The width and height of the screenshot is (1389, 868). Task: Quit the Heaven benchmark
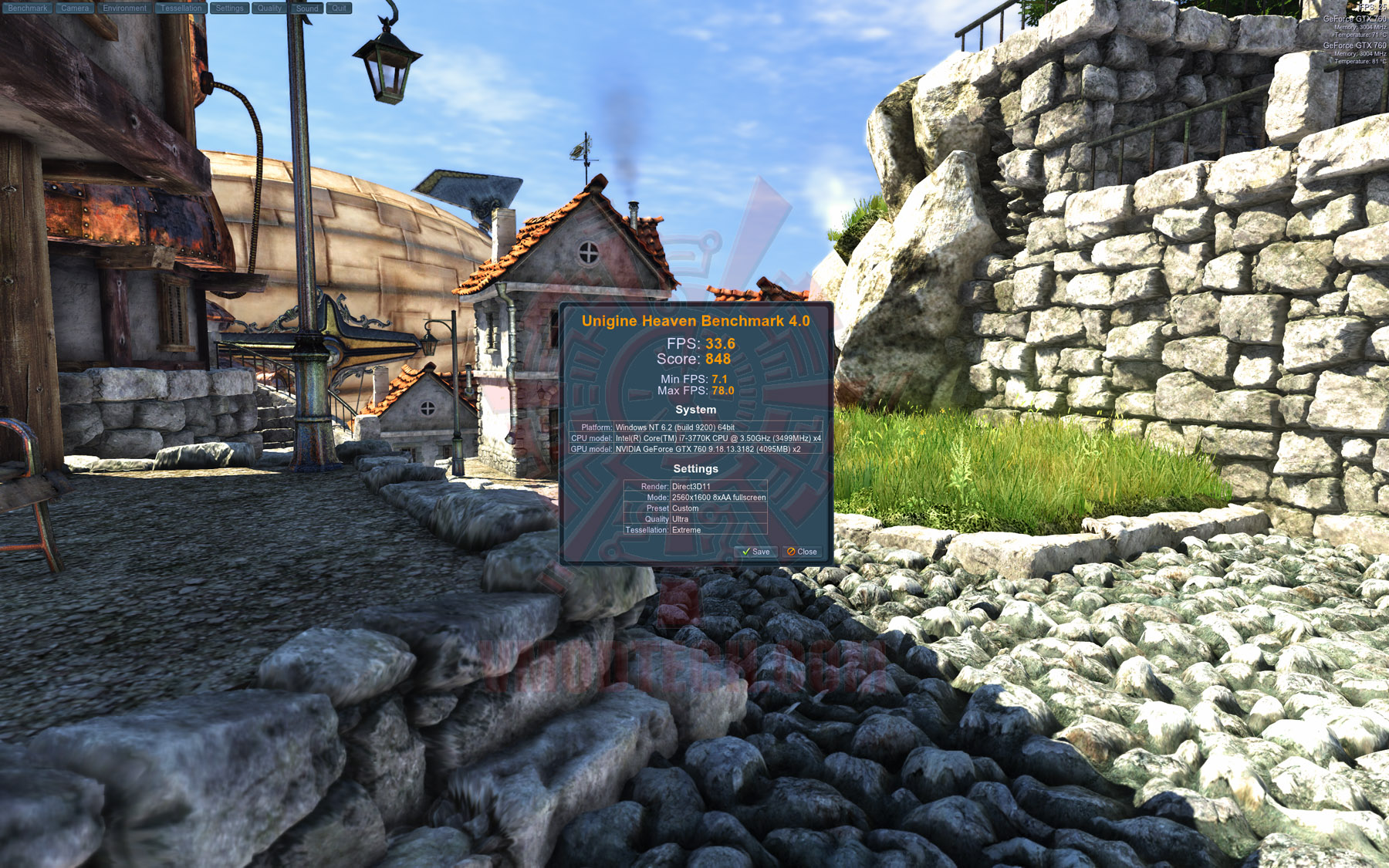339,8
